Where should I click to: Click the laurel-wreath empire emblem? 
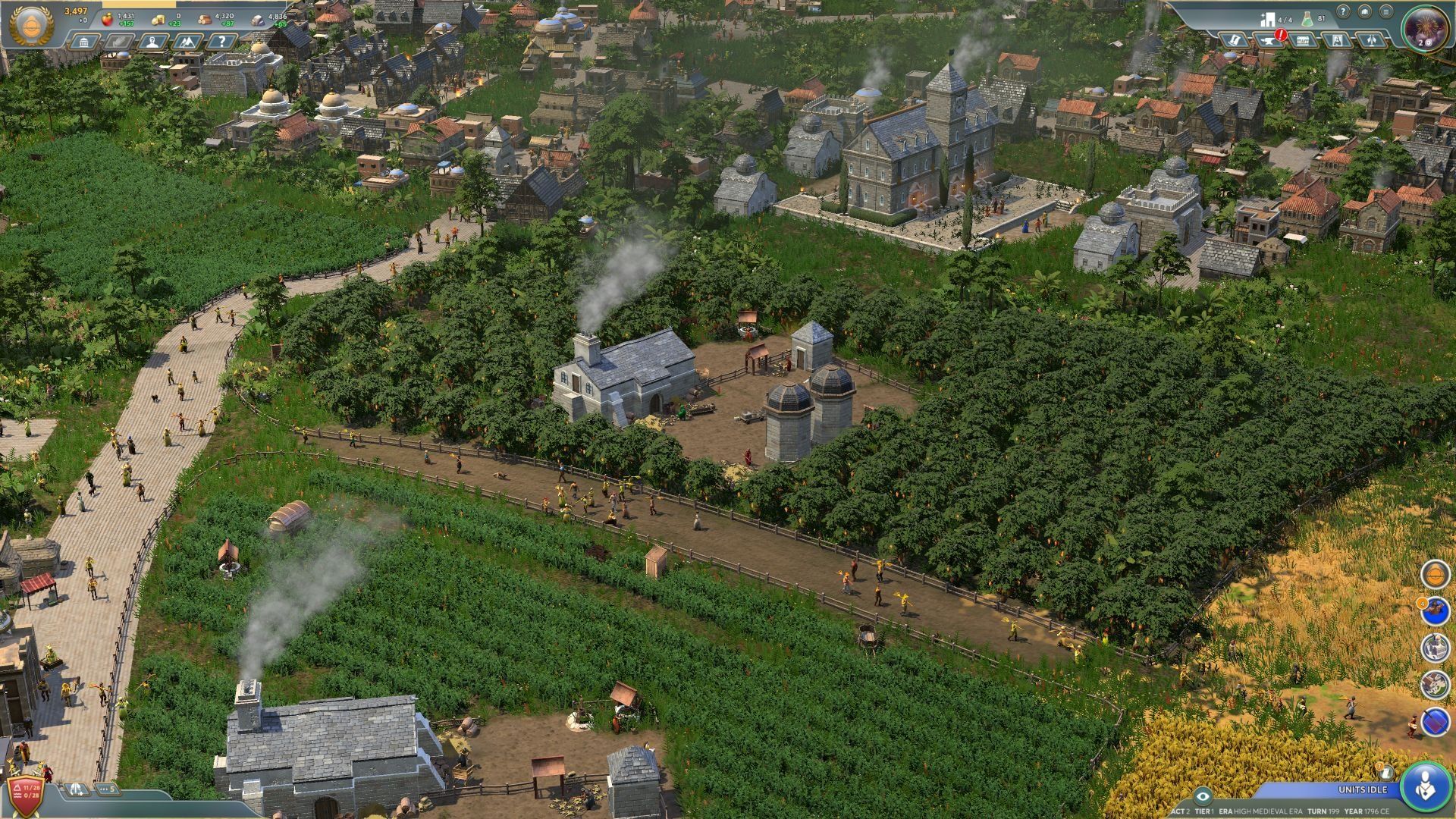click(x=30, y=26)
